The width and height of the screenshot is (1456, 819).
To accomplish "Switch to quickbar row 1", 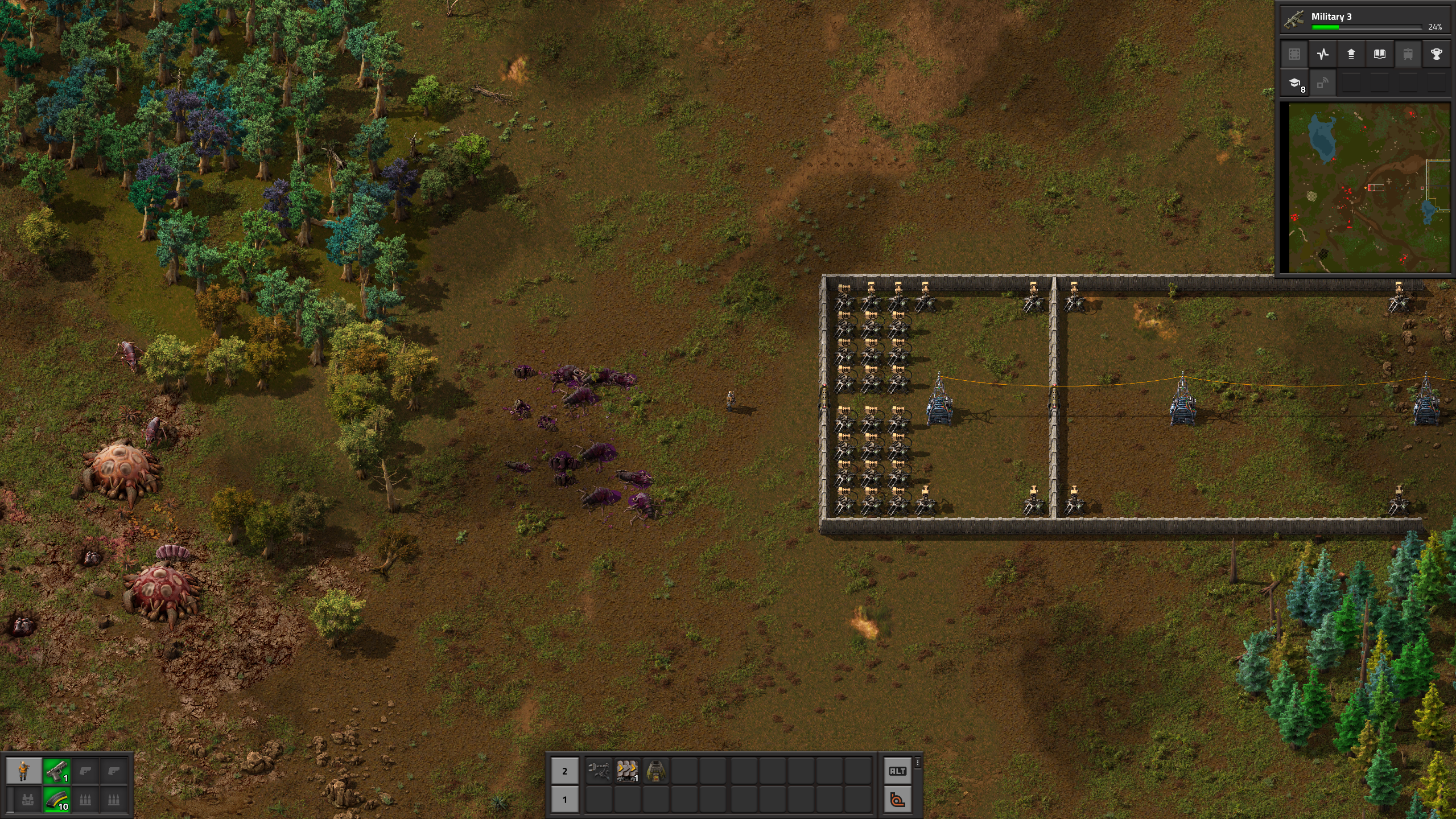I will click(564, 800).
